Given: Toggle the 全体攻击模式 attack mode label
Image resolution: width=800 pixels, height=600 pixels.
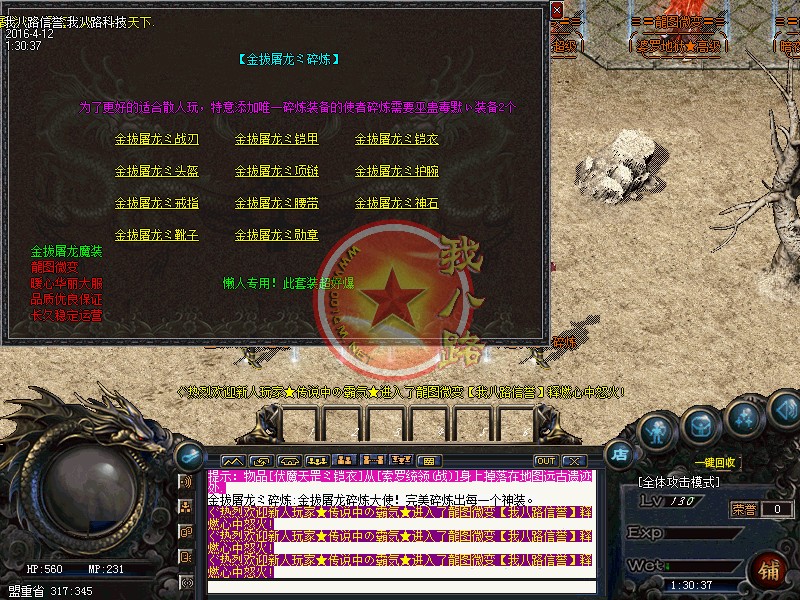Looking at the screenshot, I should (x=679, y=483).
